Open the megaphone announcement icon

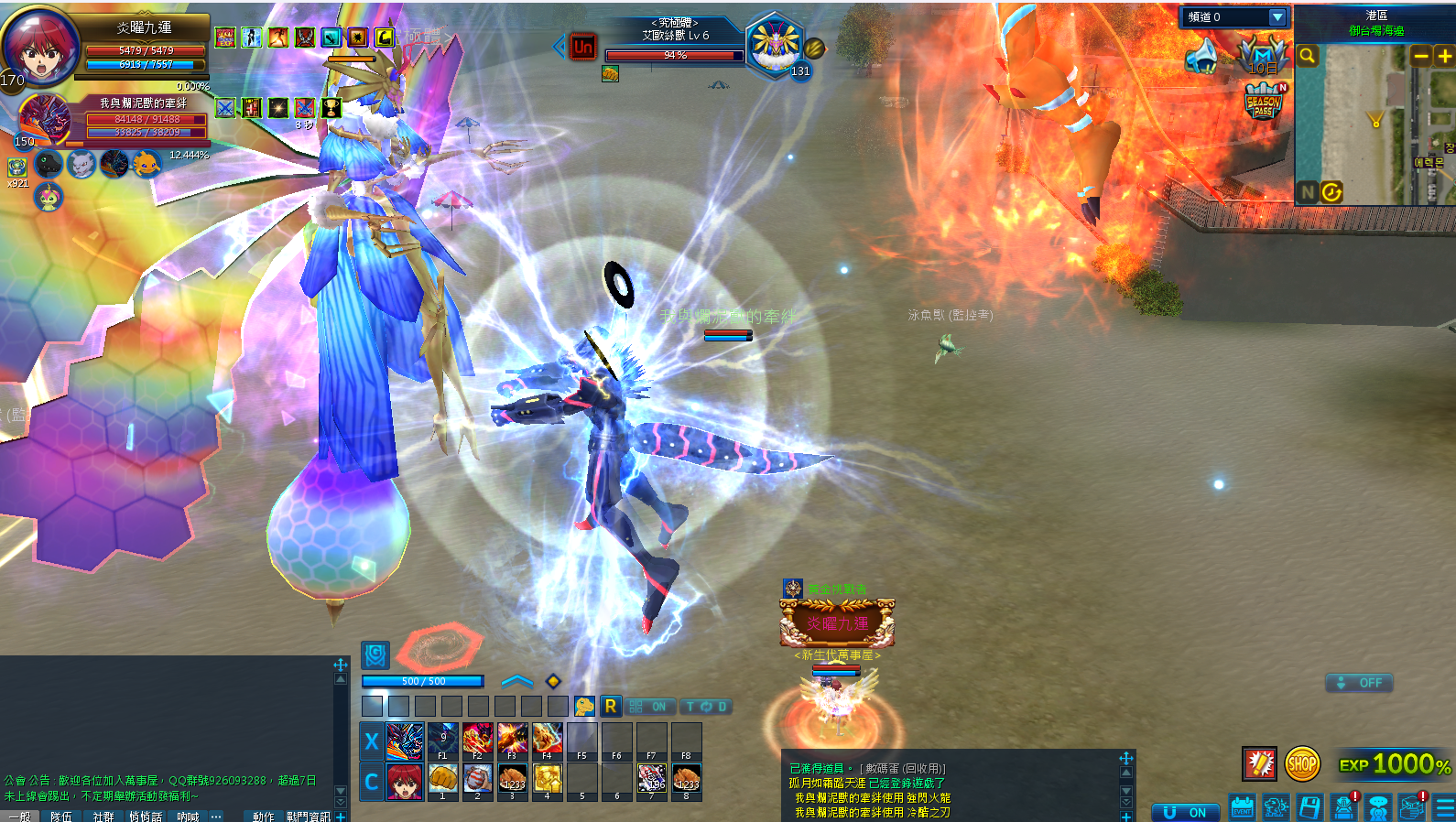click(x=1202, y=57)
